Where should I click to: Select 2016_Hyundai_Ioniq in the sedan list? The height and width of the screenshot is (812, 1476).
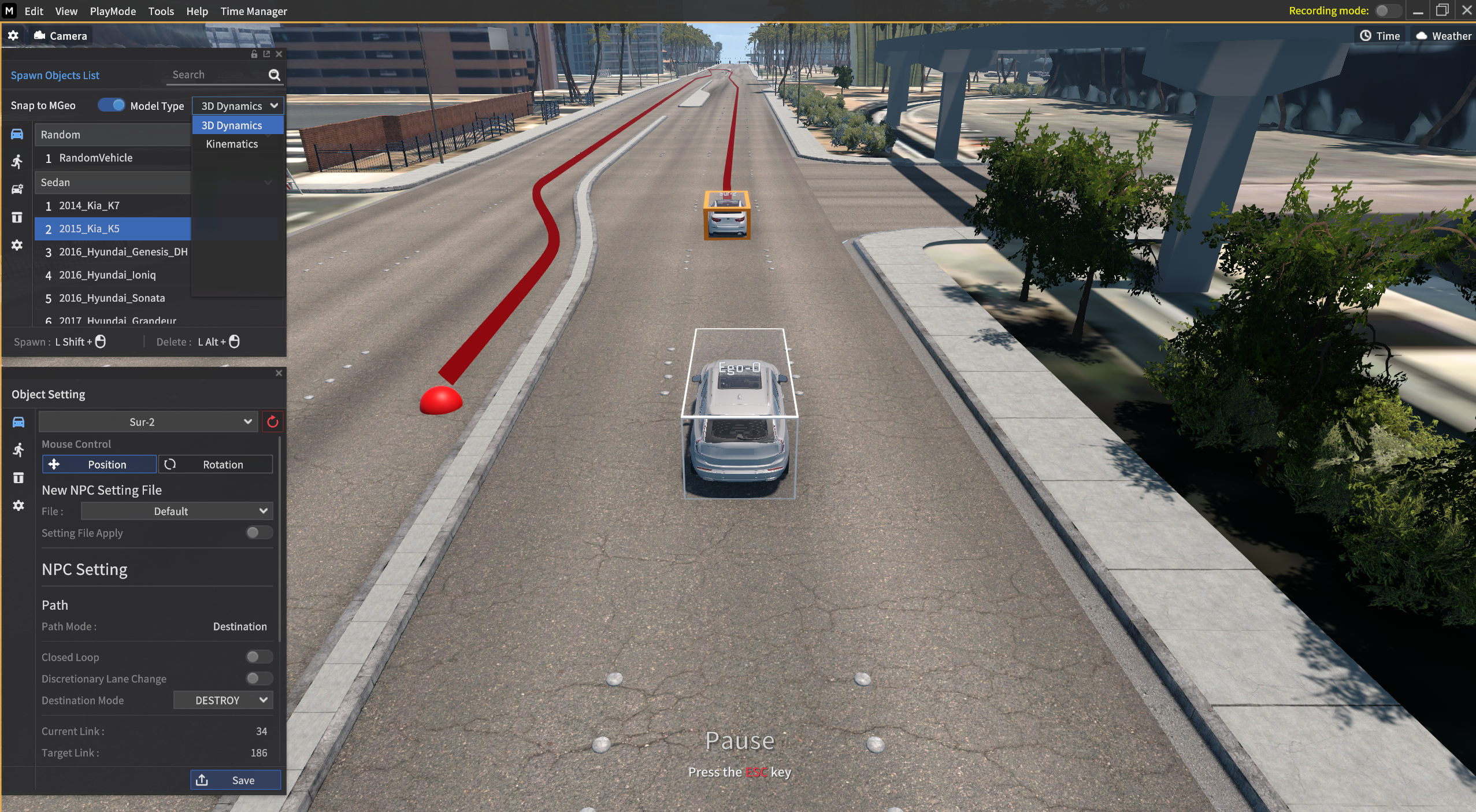point(107,275)
